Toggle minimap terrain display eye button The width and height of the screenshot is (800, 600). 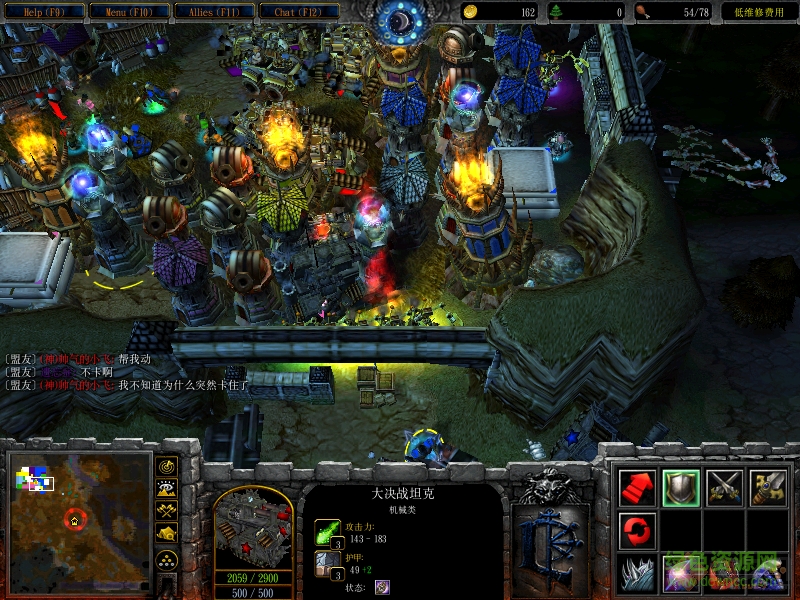click(x=167, y=489)
